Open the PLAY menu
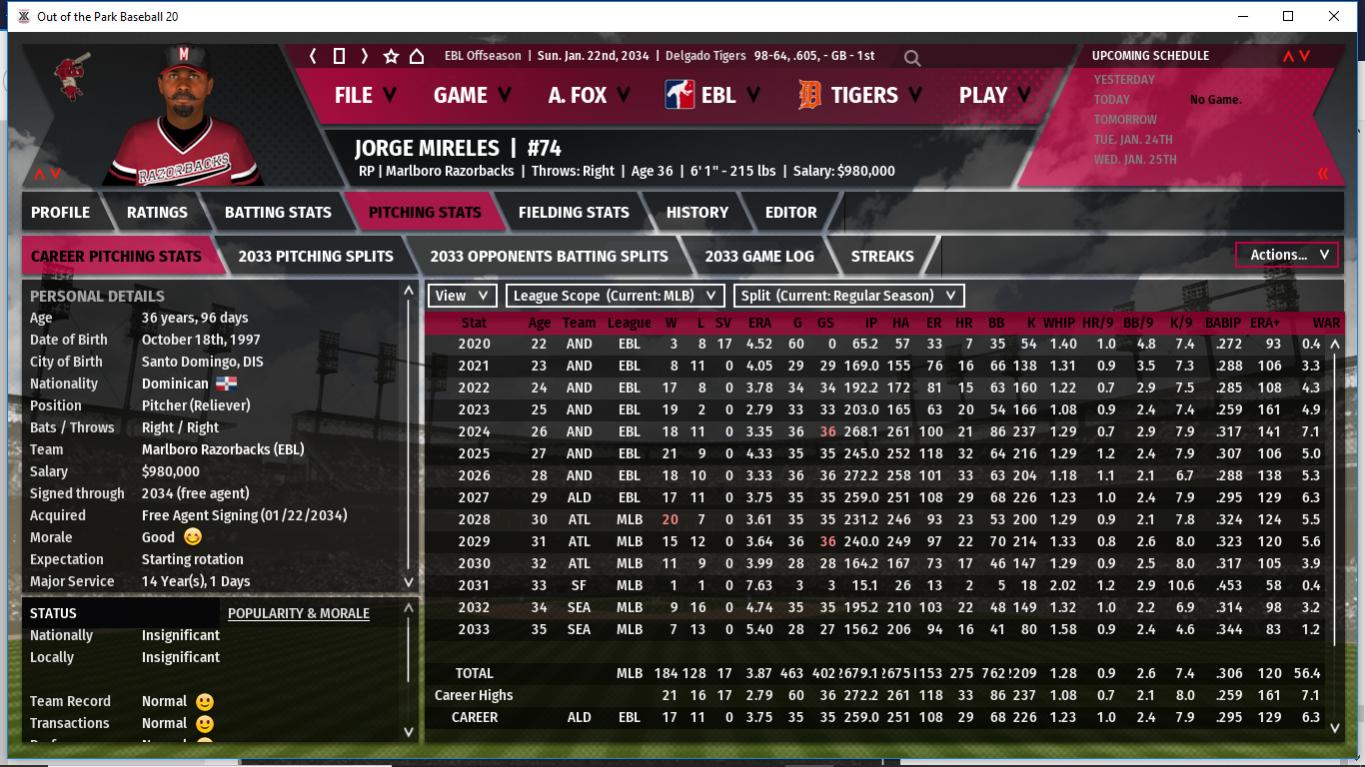Viewport: 1365px width, 767px height. click(x=994, y=95)
